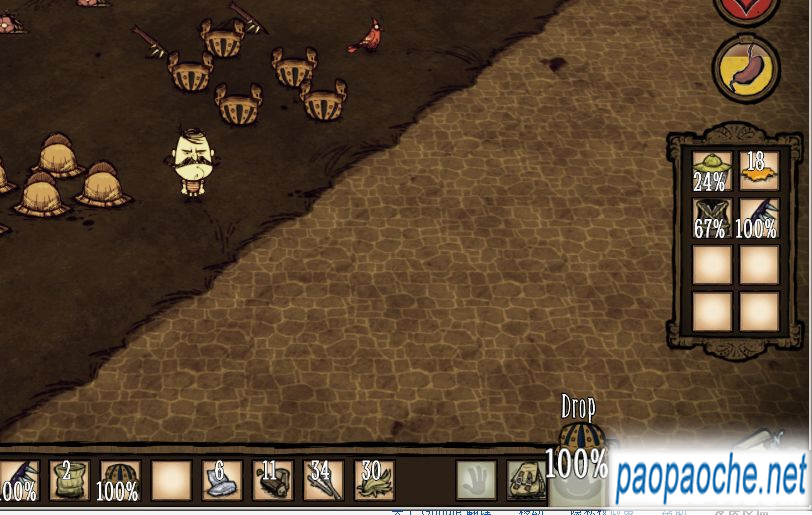Select the straw hat in the backpack

711,170
